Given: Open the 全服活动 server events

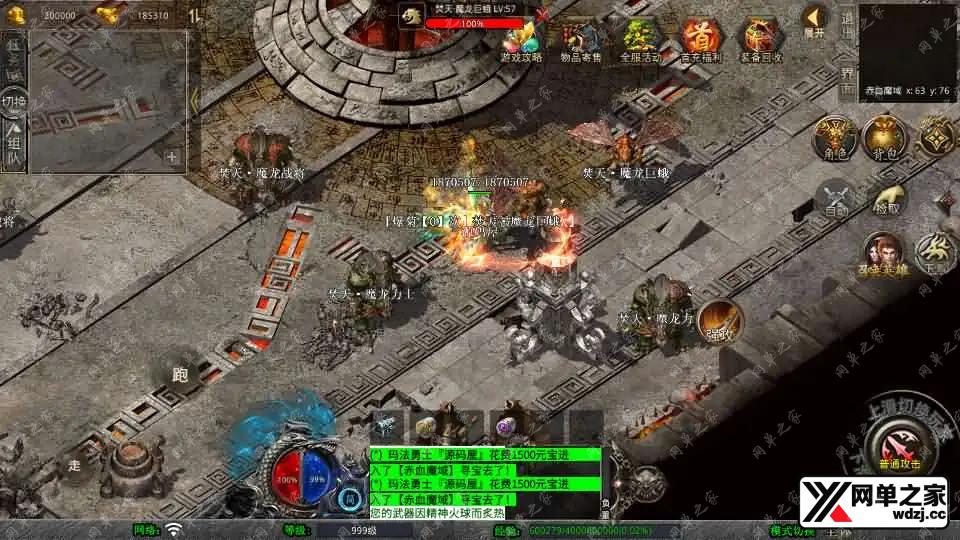Looking at the screenshot, I should (640, 40).
